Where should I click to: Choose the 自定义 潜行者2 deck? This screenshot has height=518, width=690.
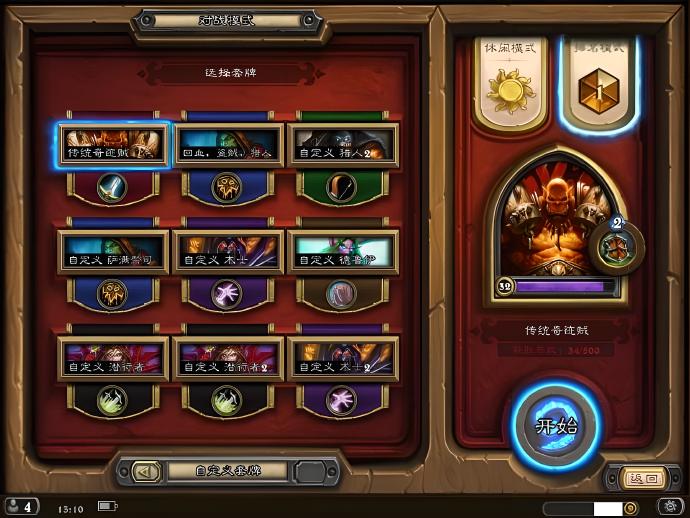click(x=228, y=358)
